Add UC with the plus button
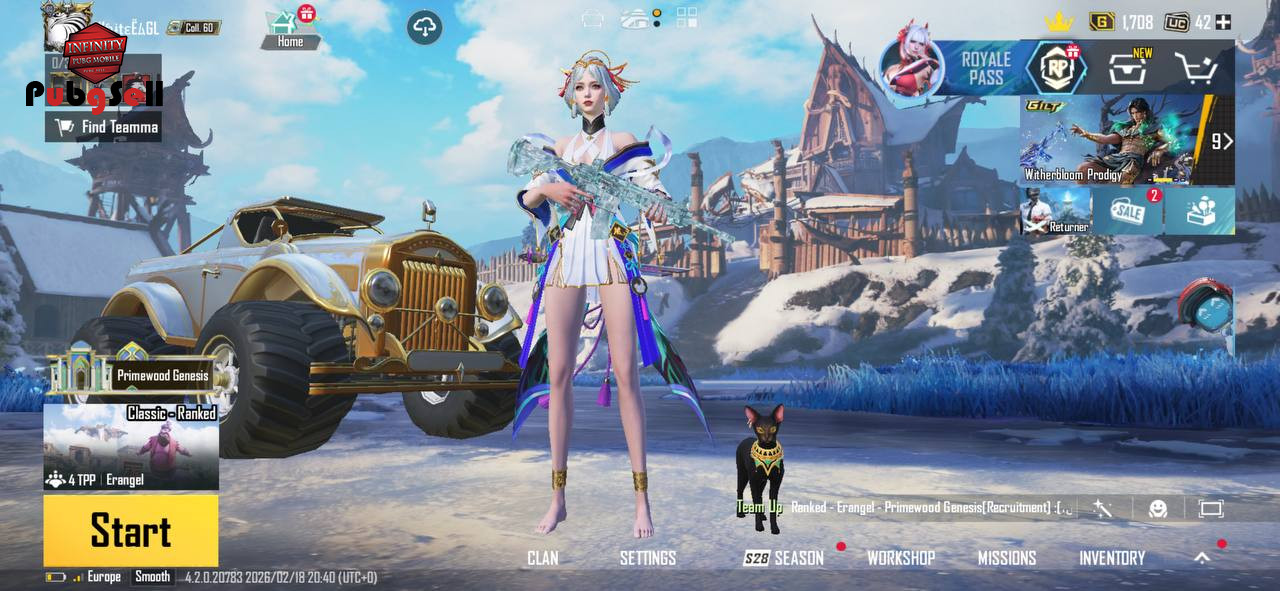Screen dimensions: 1280x591 tap(1223, 22)
